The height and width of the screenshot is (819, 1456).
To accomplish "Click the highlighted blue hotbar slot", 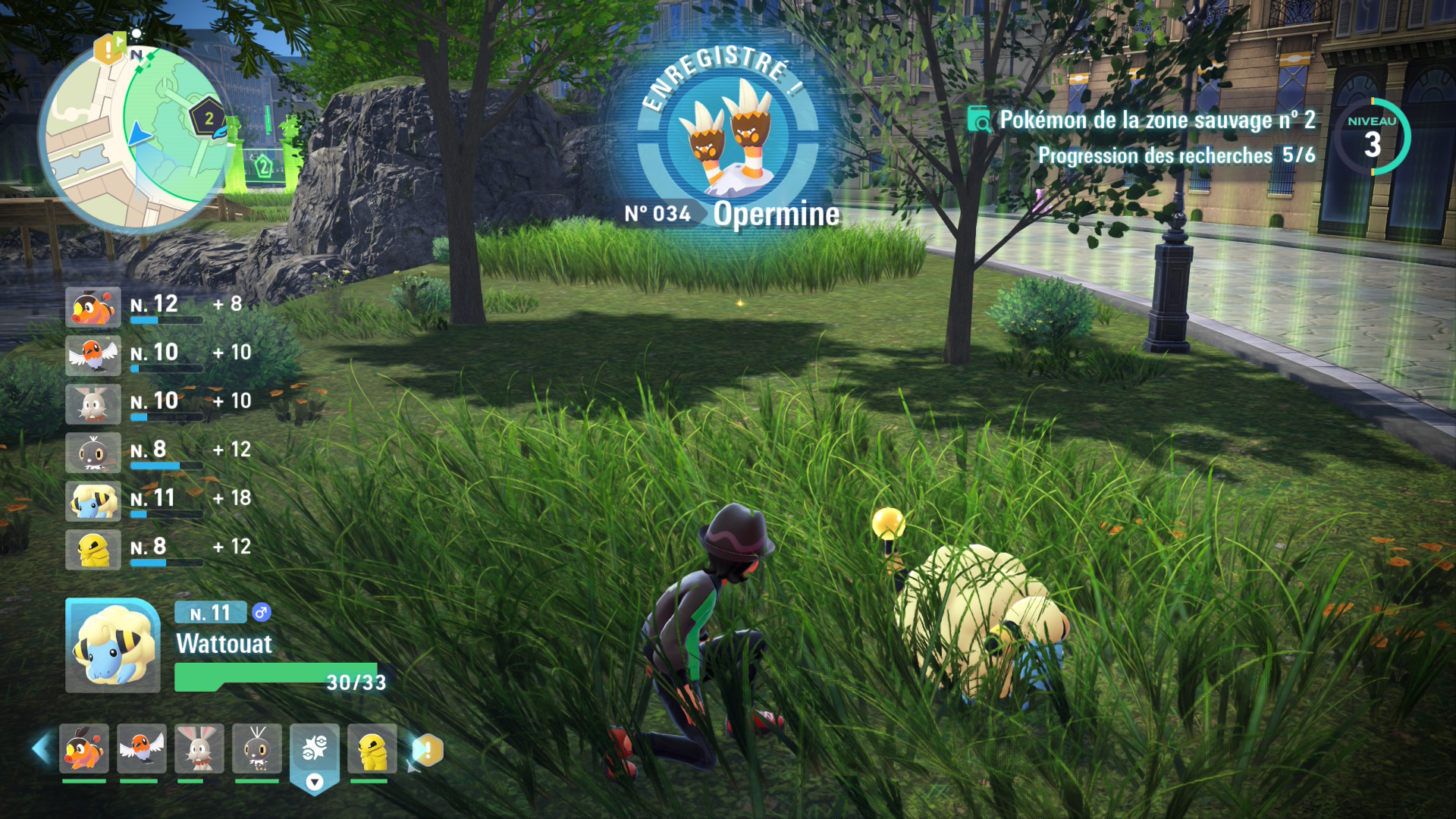I will click(x=315, y=751).
